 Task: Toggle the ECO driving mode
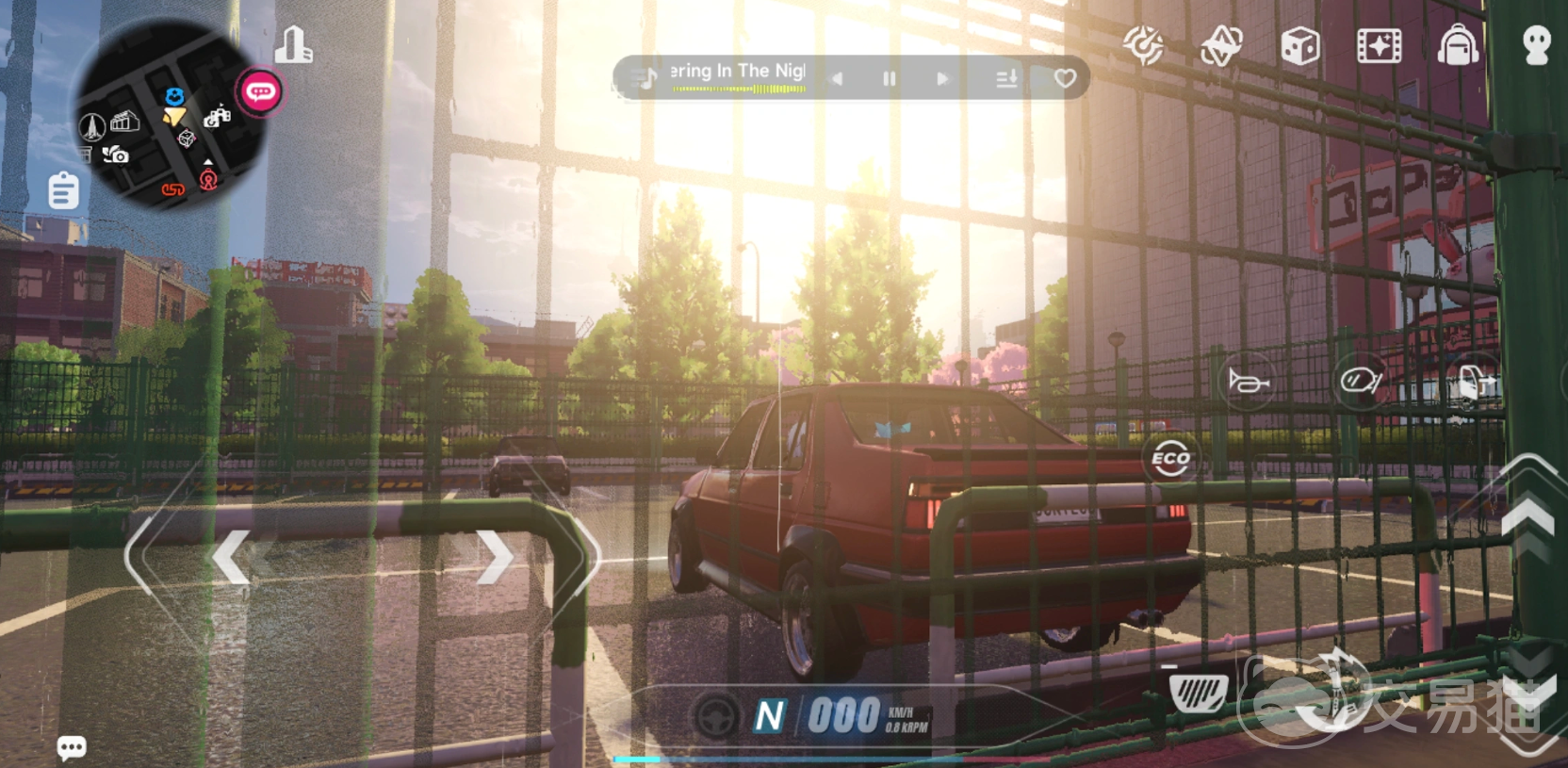(1171, 460)
